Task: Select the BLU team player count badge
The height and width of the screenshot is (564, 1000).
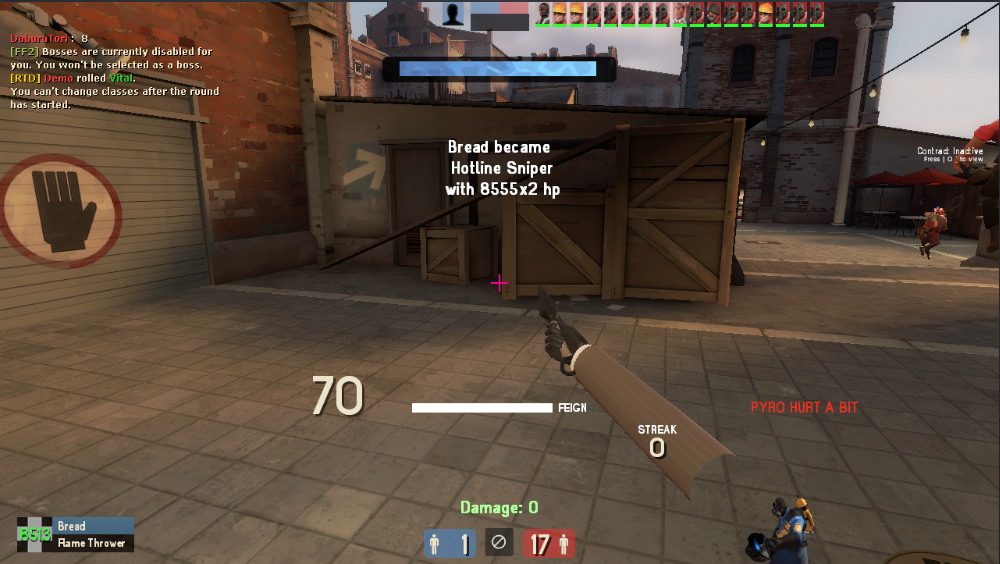Action: (449, 544)
